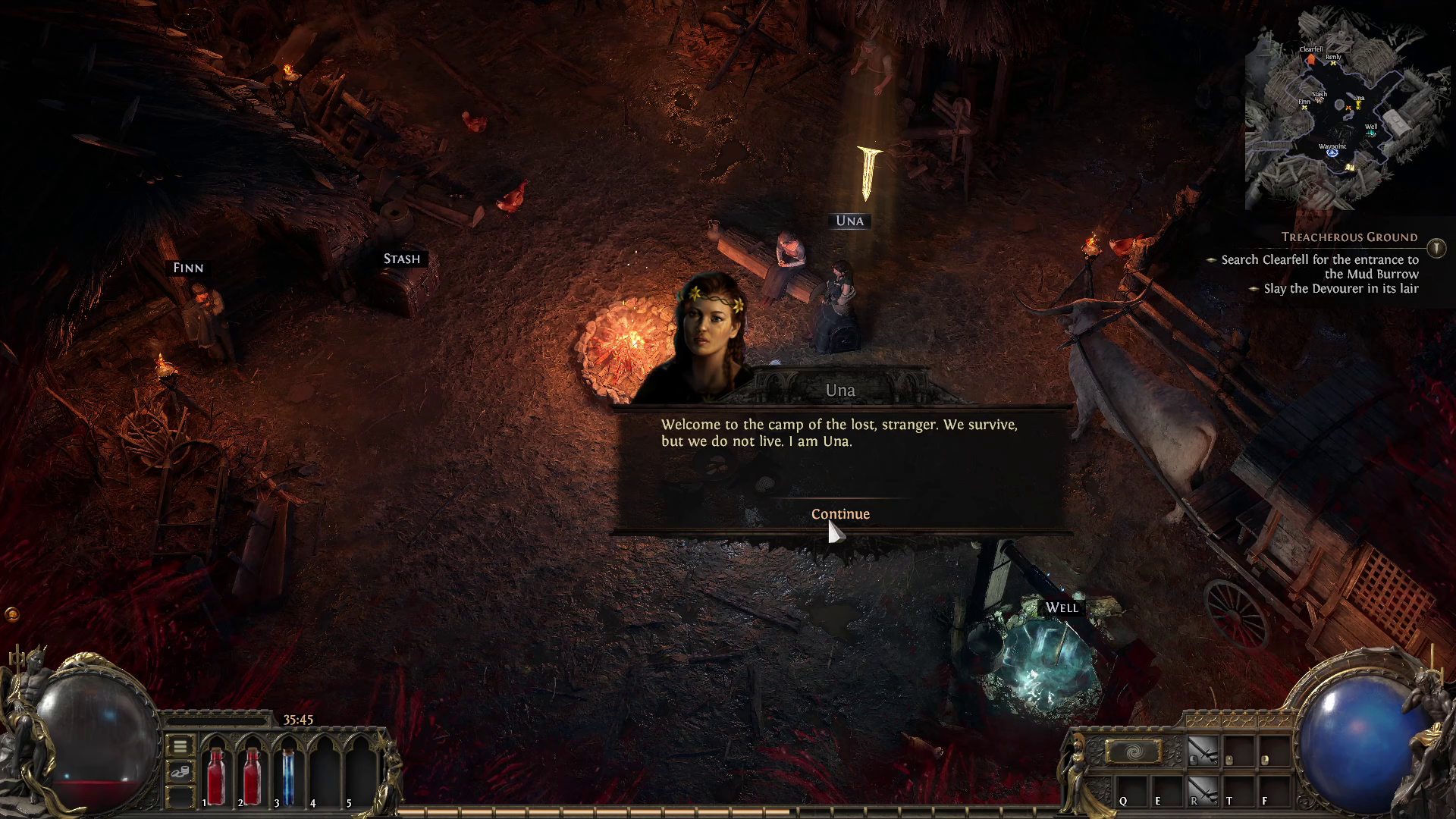Click the circular icon beside Treacherous Ground
Viewport: 1456px width, 819px height.
click(1436, 246)
